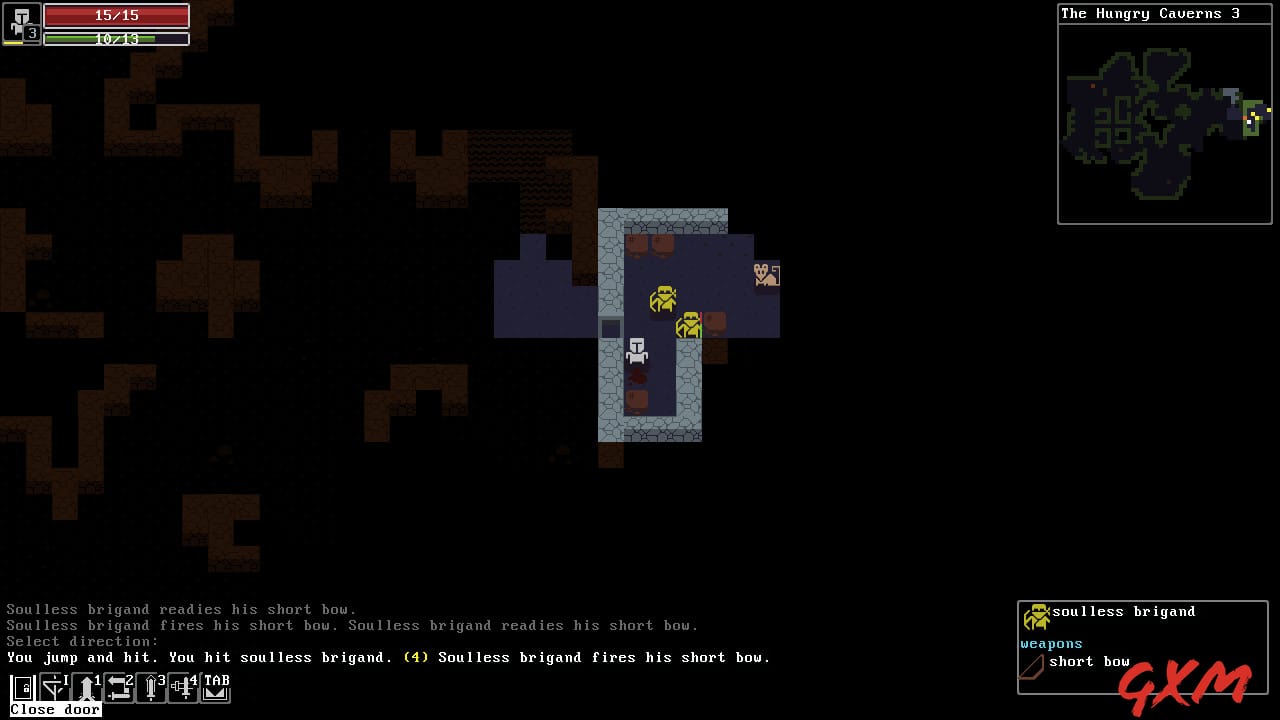Select the closed door tile in the room

pyautogui.click(x=612, y=328)
